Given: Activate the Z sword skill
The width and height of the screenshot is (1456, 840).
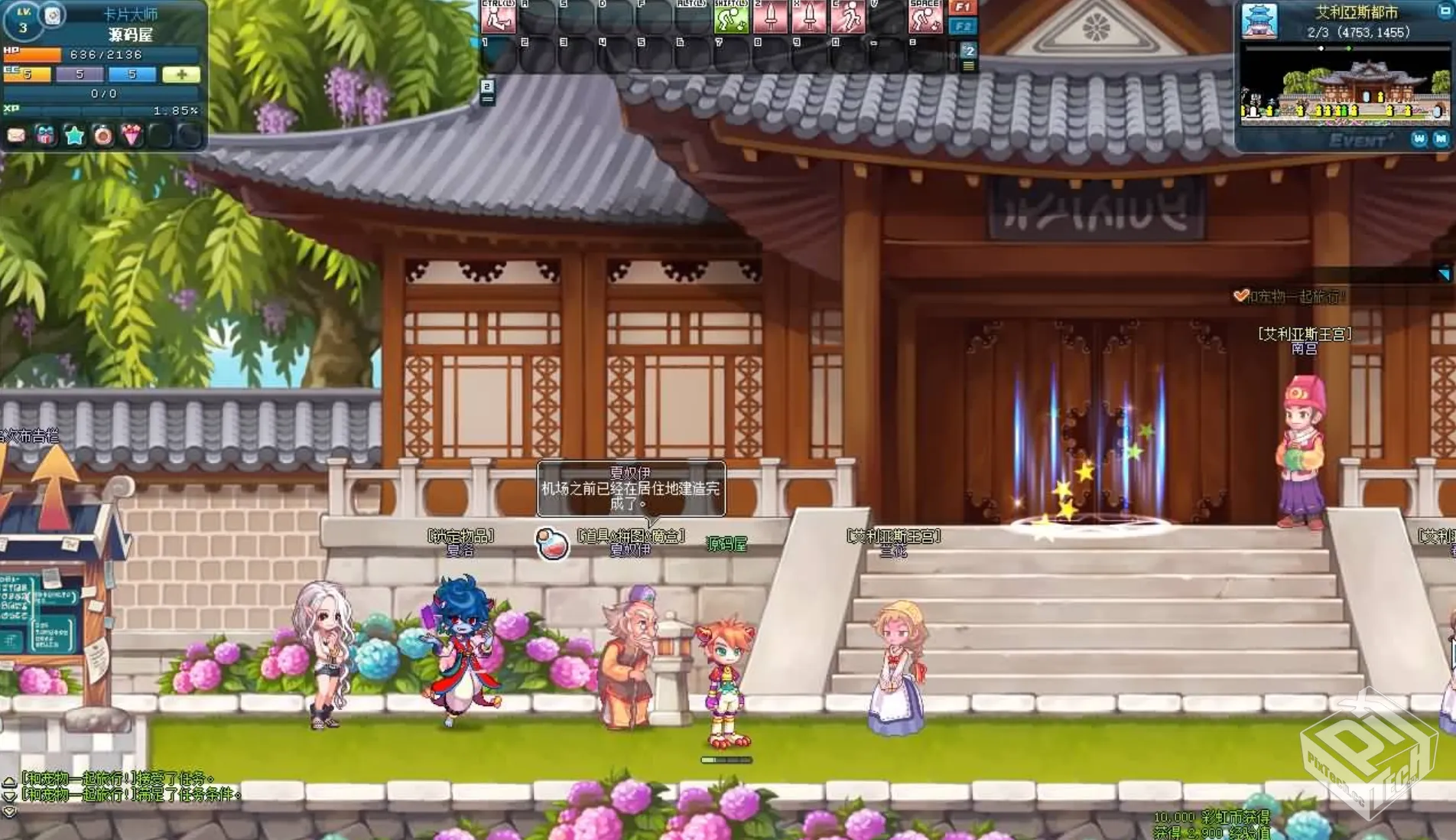Looking at the screenshot, I should pyautogui.click(x=770, y=17).
